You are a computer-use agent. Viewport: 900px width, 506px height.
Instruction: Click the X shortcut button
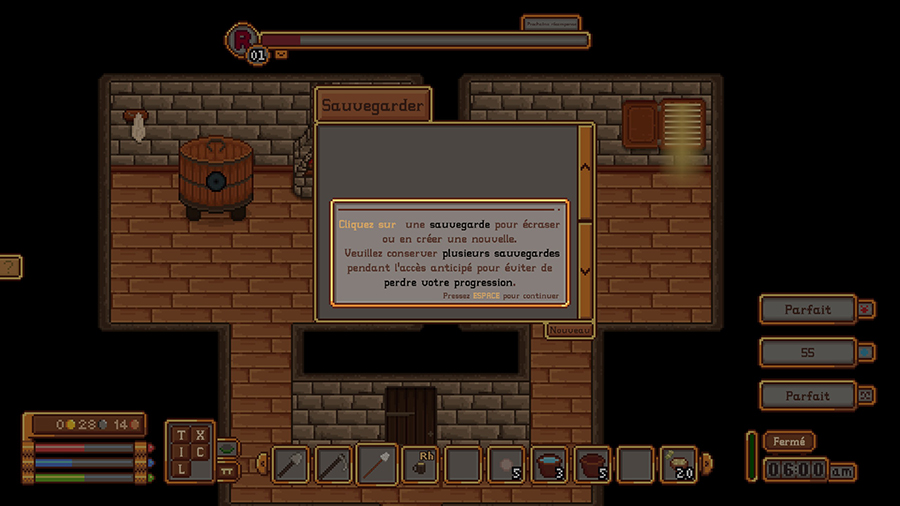point(200,435)
